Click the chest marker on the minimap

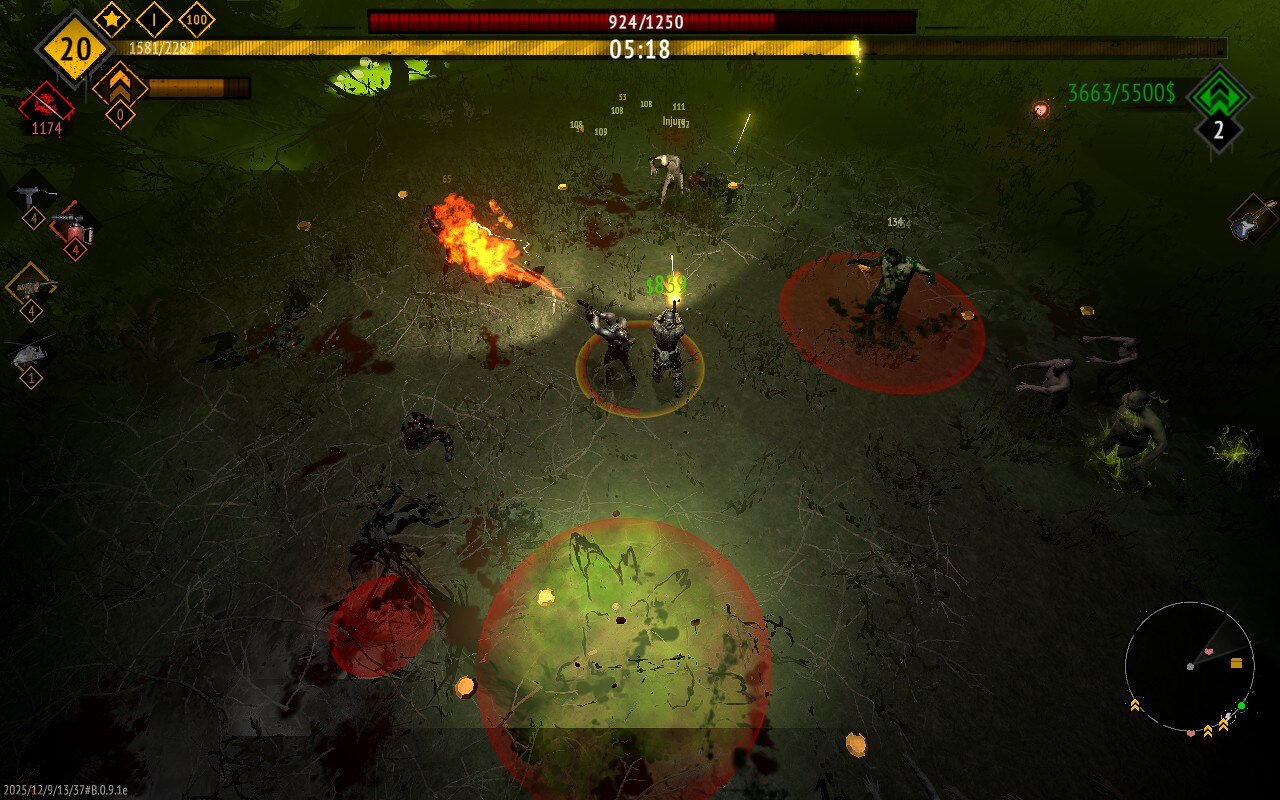[1236, 662]
